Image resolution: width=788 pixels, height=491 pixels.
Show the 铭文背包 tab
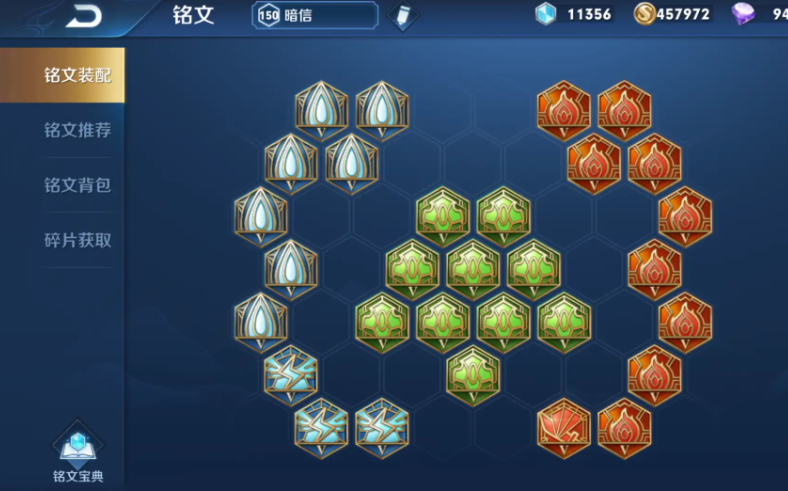(76, 185)
